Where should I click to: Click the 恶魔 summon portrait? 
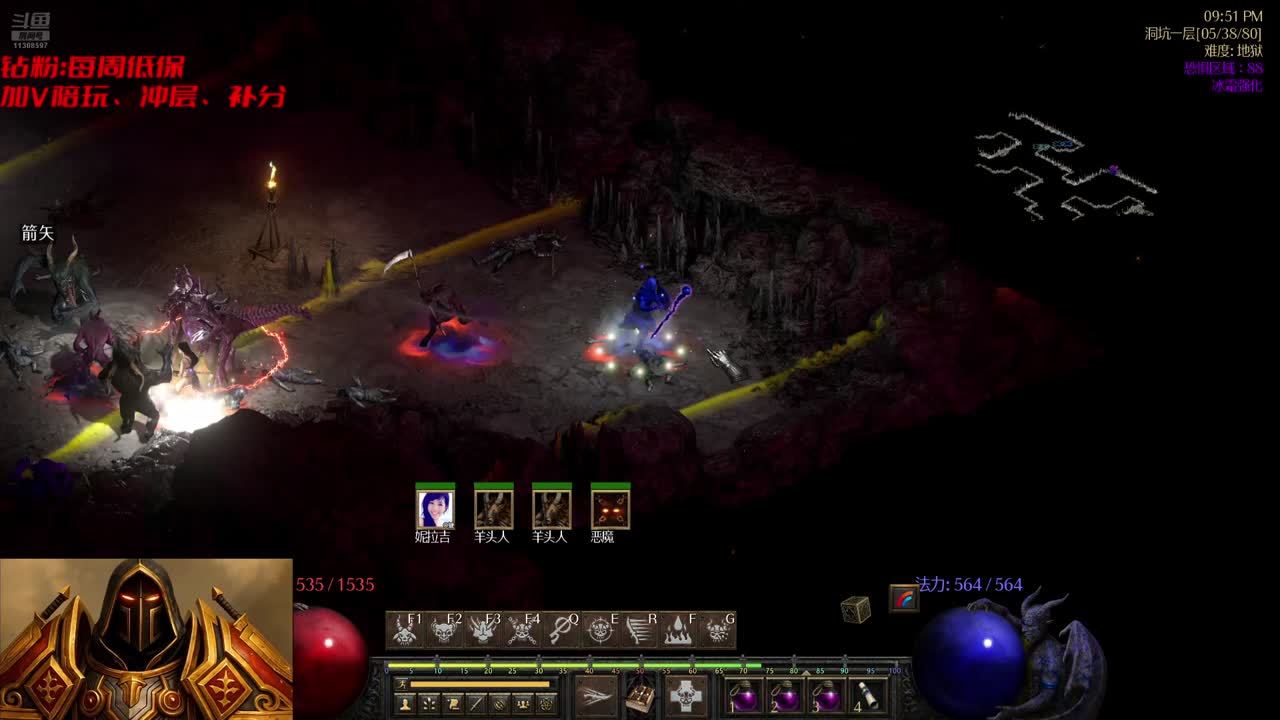point(610,509)
